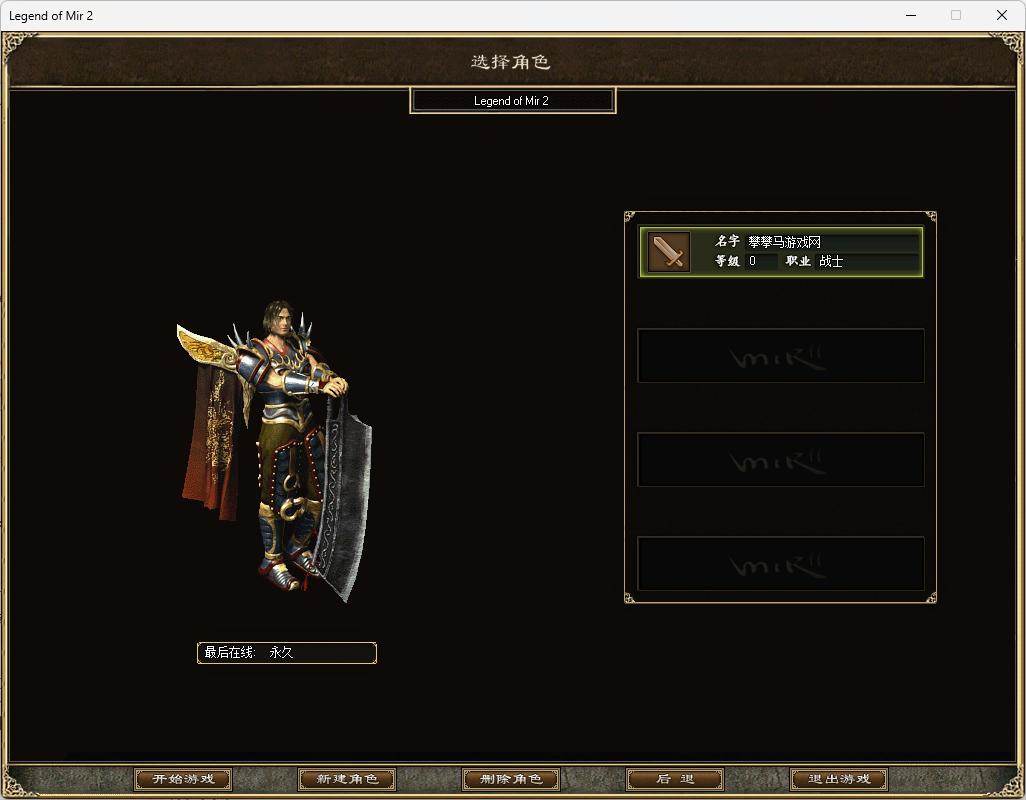1026x800 pixels.
Task: Go back using the 后退 button
Action: click(675, 779)
